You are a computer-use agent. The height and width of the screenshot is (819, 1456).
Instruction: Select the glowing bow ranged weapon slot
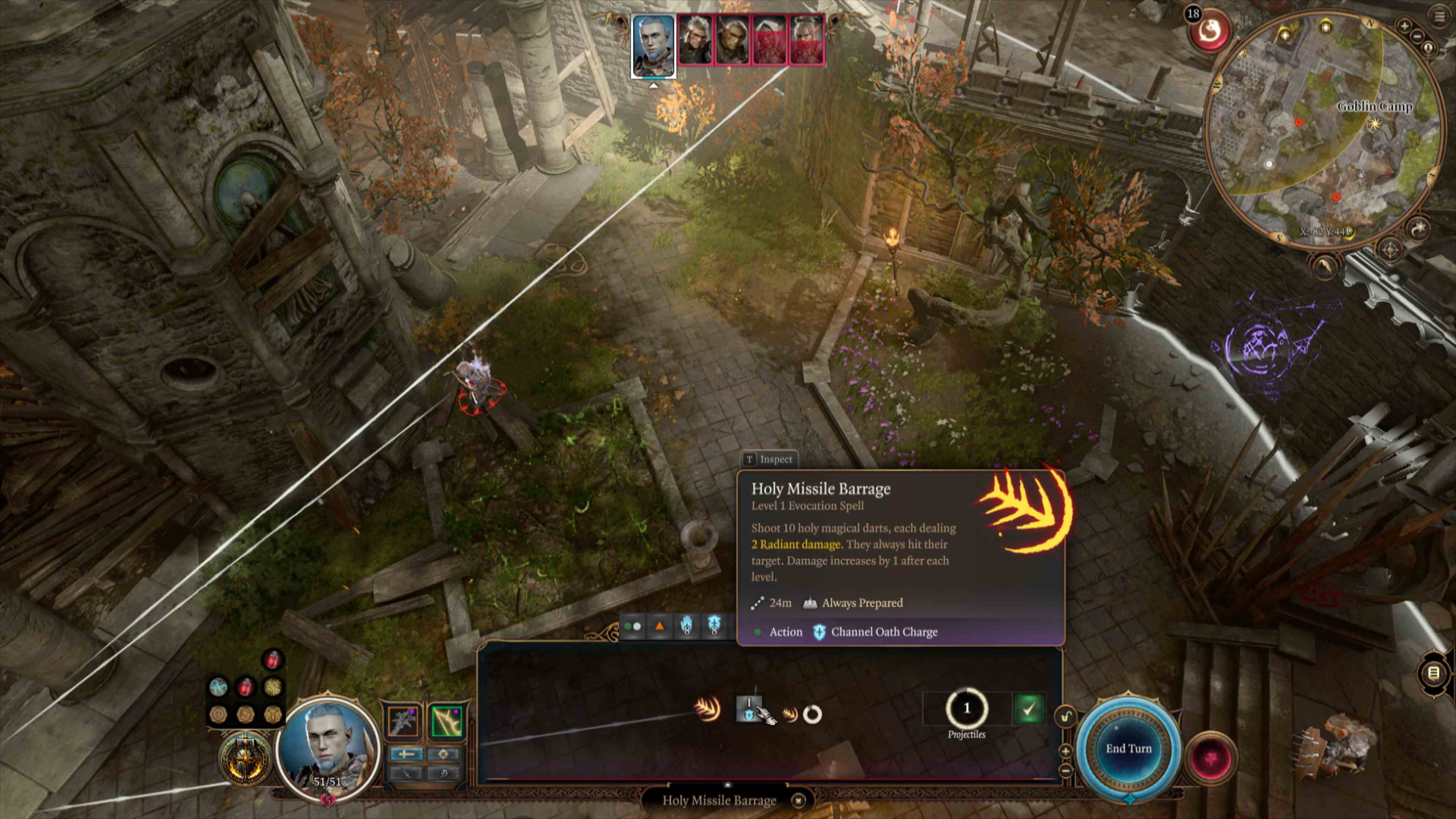tap(447, 722)
